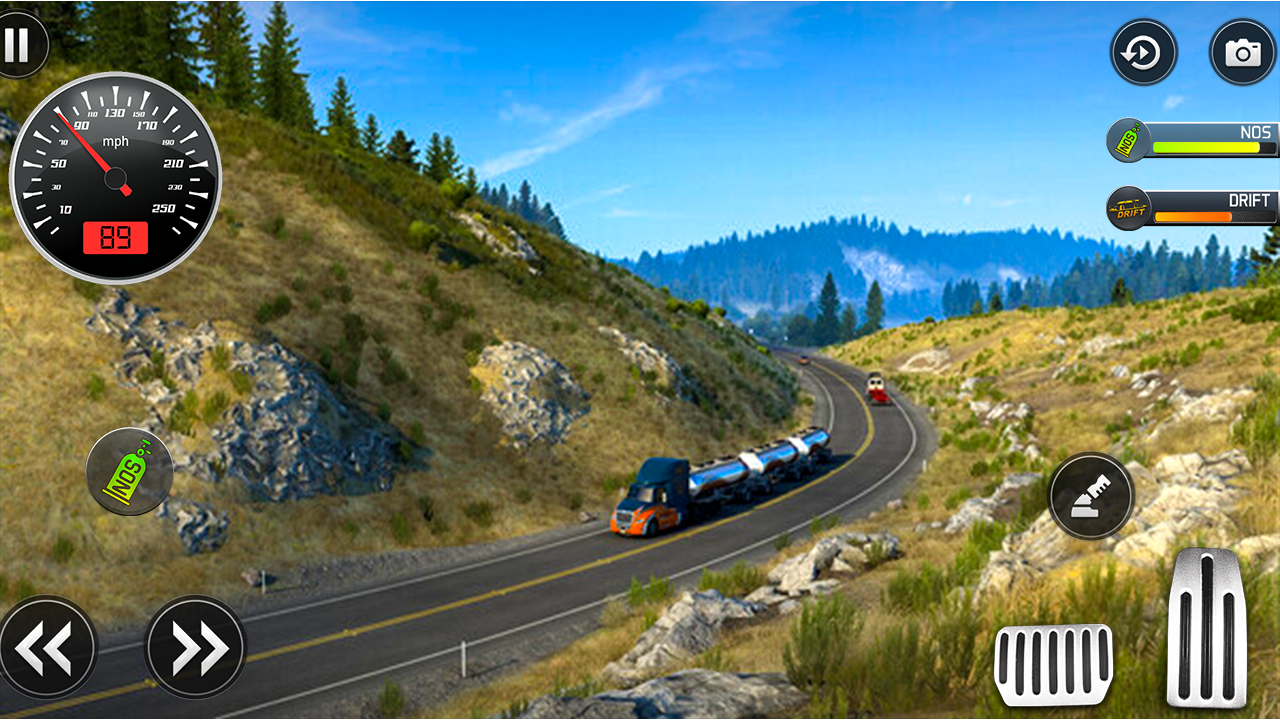The height and width of the screenshot is (720, 1280).
Task: Switch view with the camera button
Action: pos(1242,52)
